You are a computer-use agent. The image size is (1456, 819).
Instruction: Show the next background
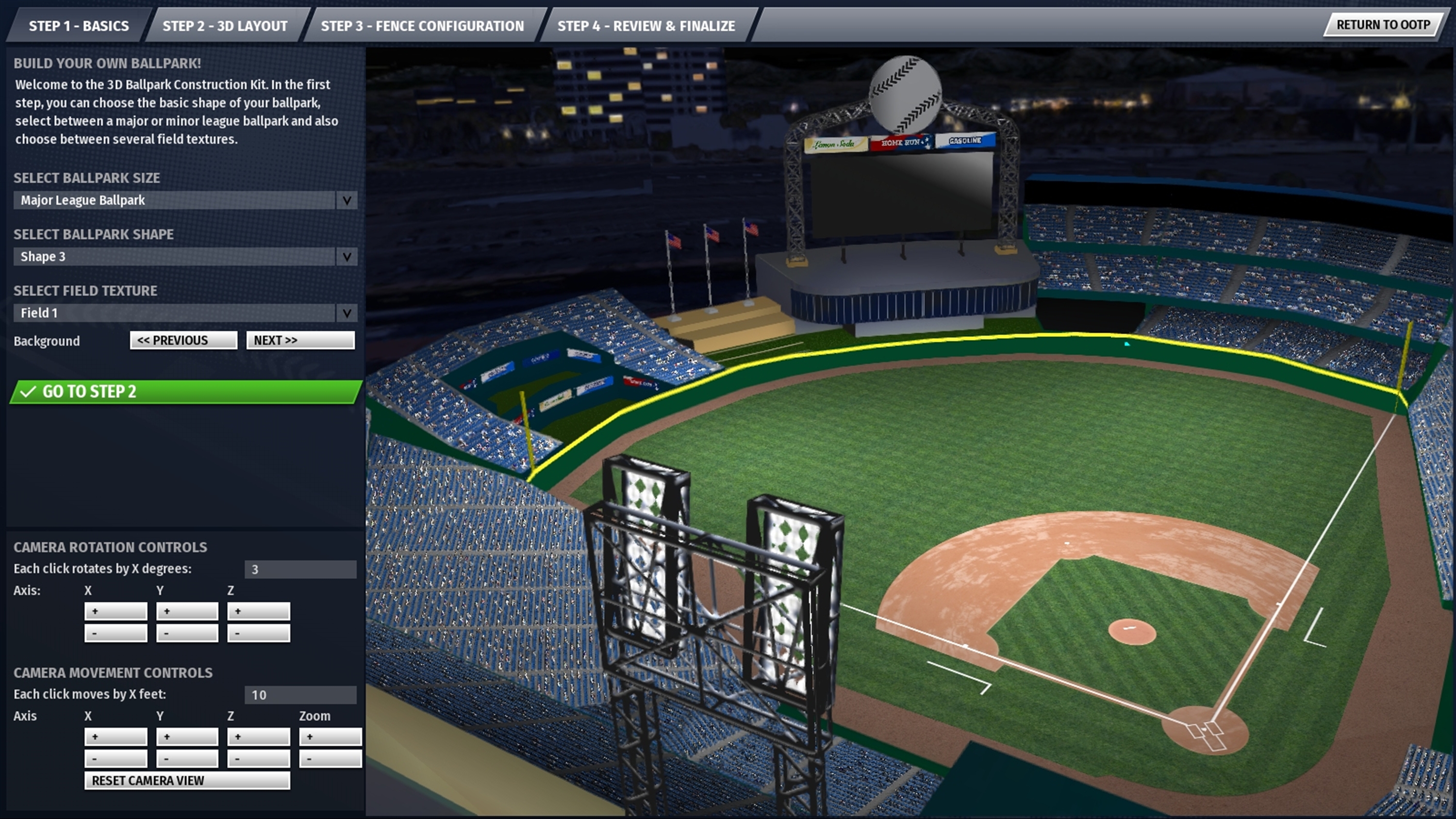[300, 340]
